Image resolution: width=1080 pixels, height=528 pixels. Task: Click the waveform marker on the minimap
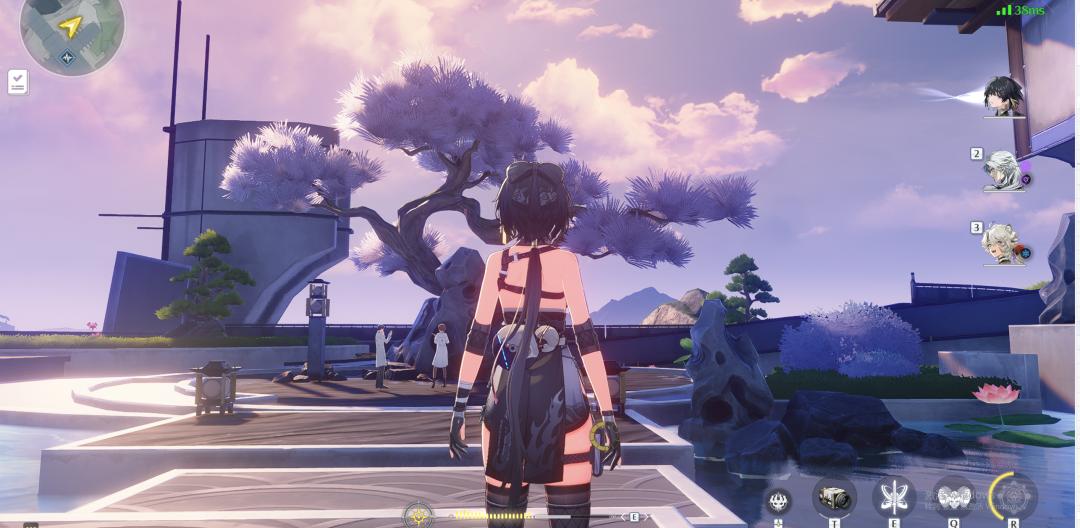pos(67,58)
